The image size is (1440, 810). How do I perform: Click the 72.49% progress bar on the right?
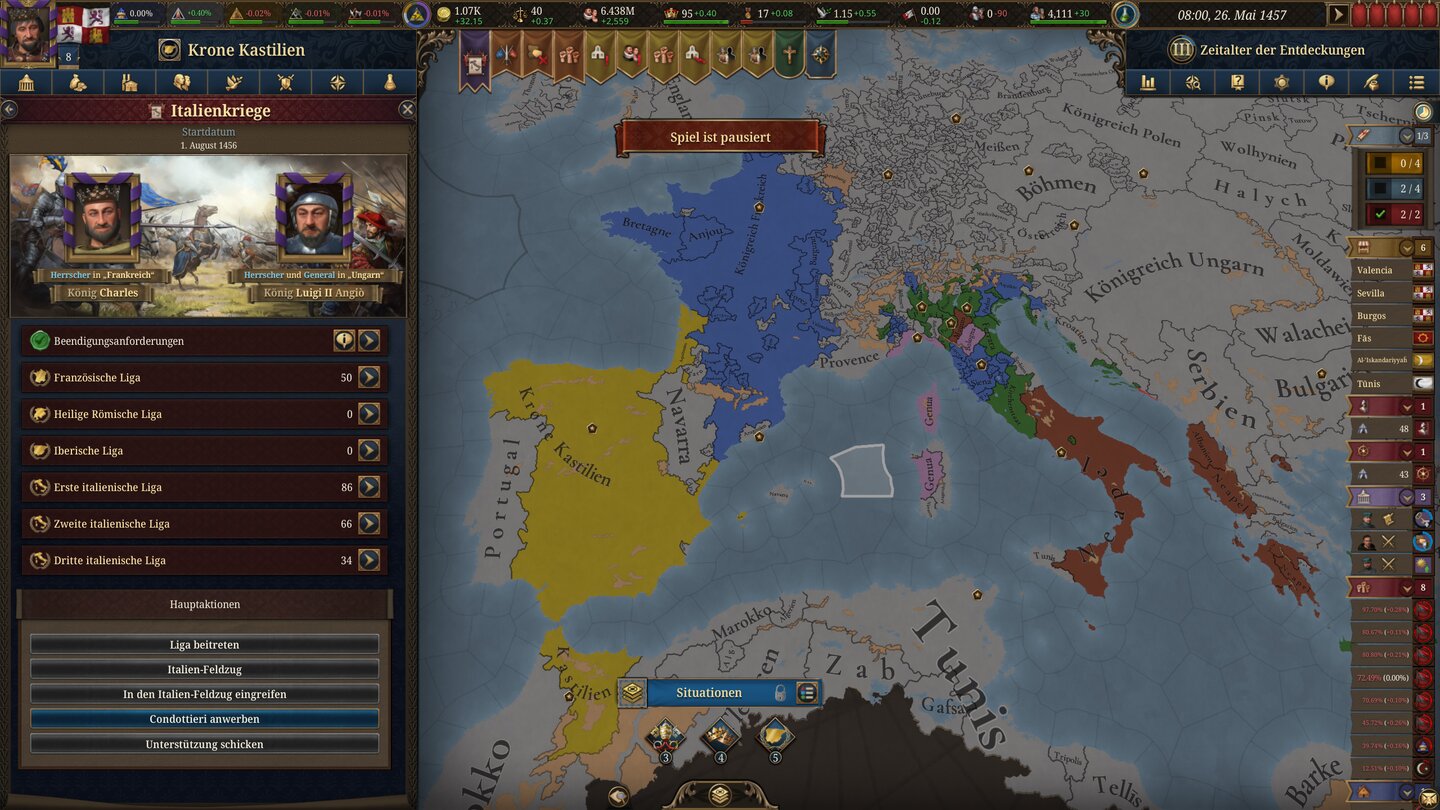click(x=1384, y=676)
